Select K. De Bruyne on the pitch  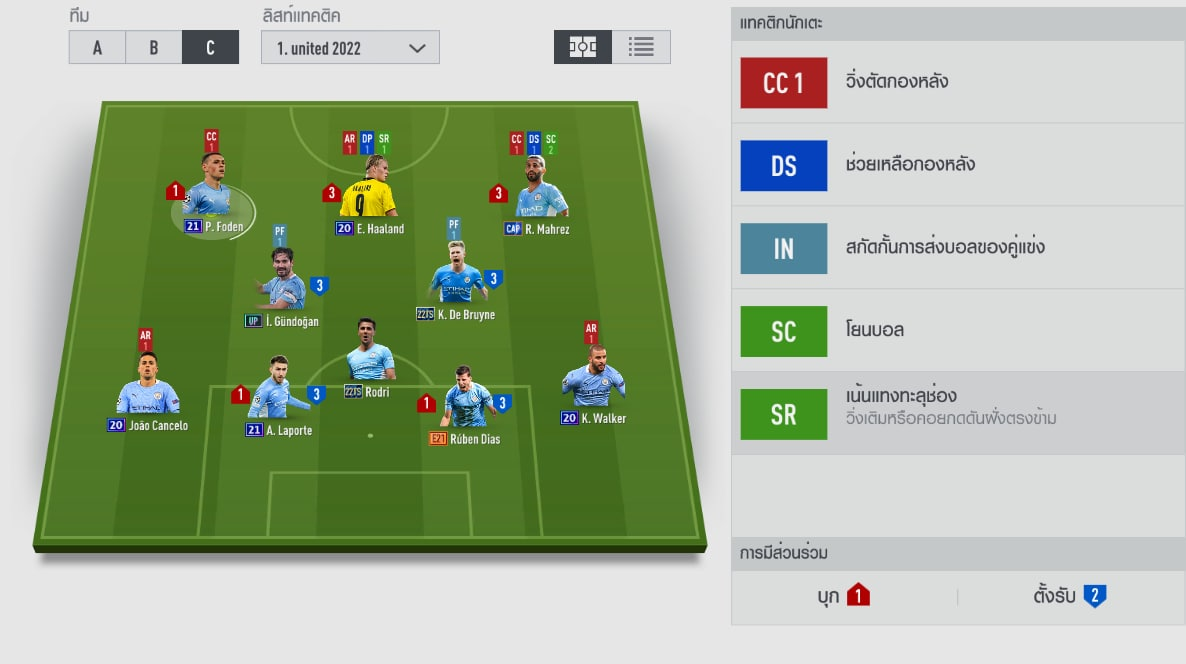pos(456,280)
